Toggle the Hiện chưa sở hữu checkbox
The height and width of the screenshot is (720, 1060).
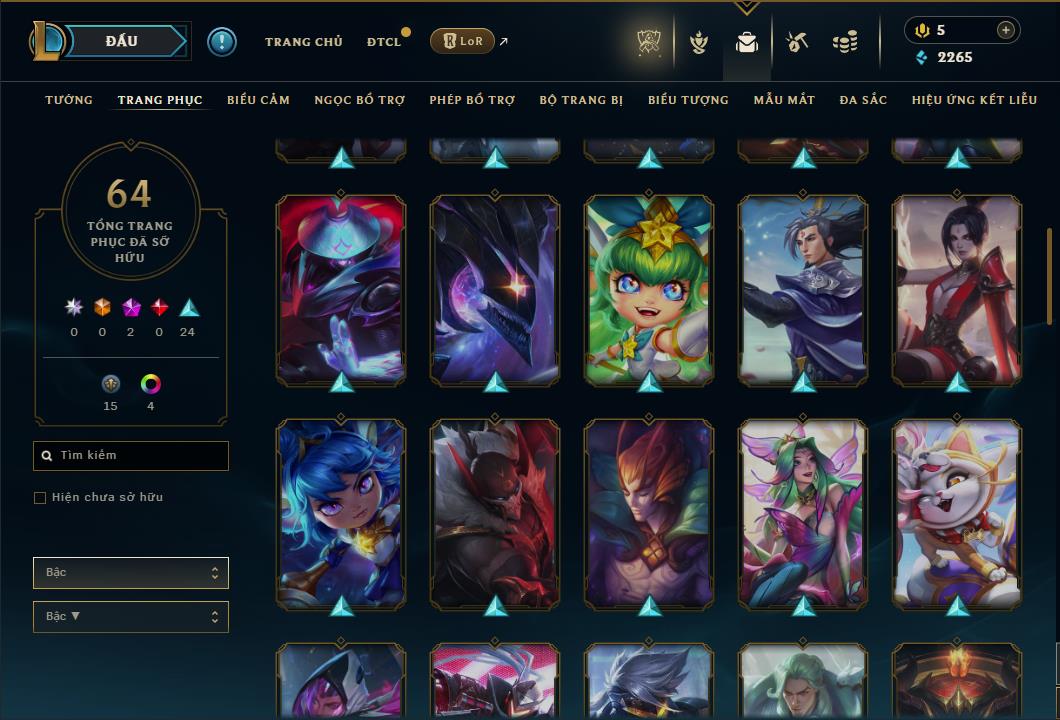[x=40, y=498]
